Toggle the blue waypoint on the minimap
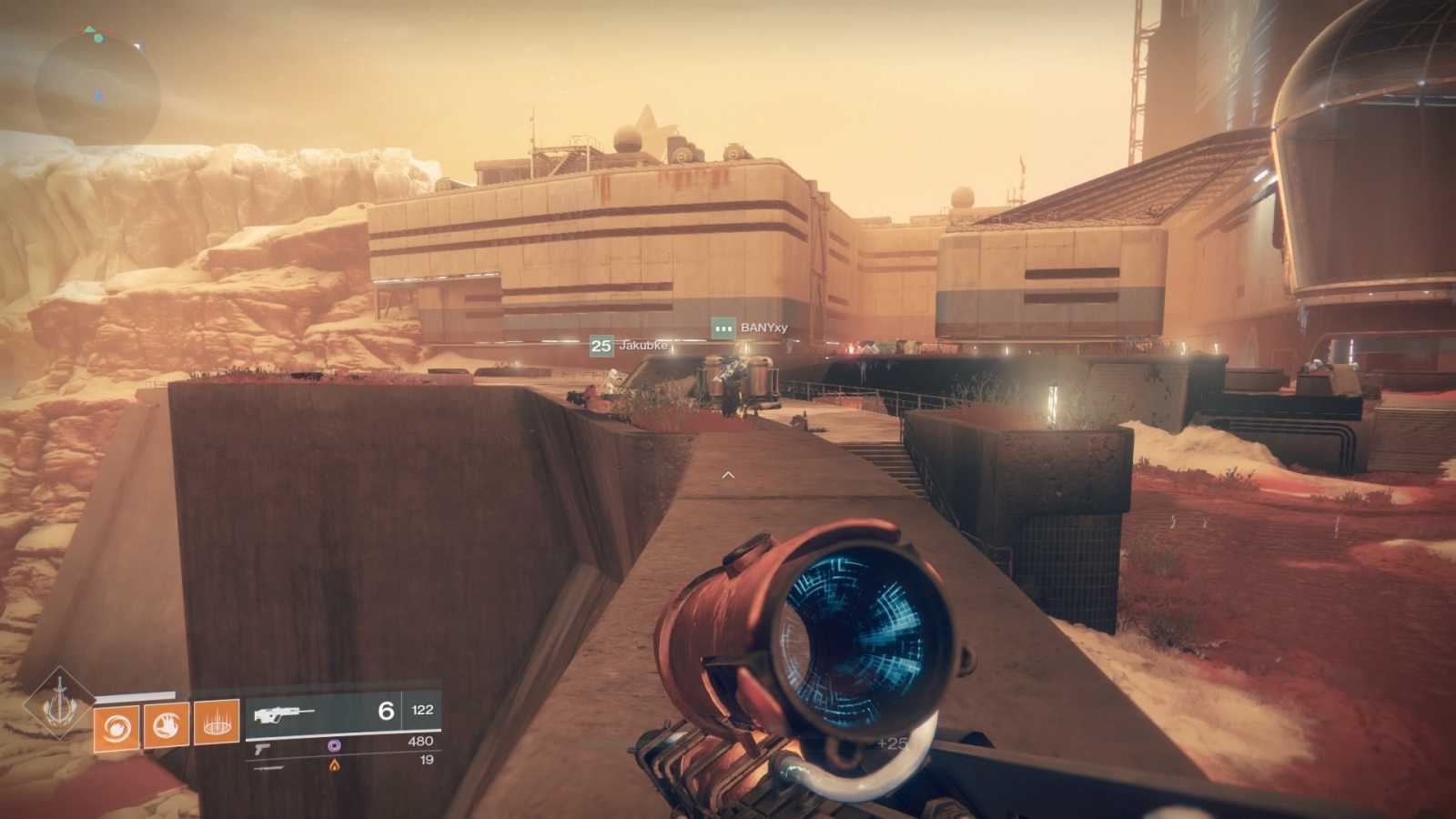This screenshot has width=1456, height=819. click(97, 96)
